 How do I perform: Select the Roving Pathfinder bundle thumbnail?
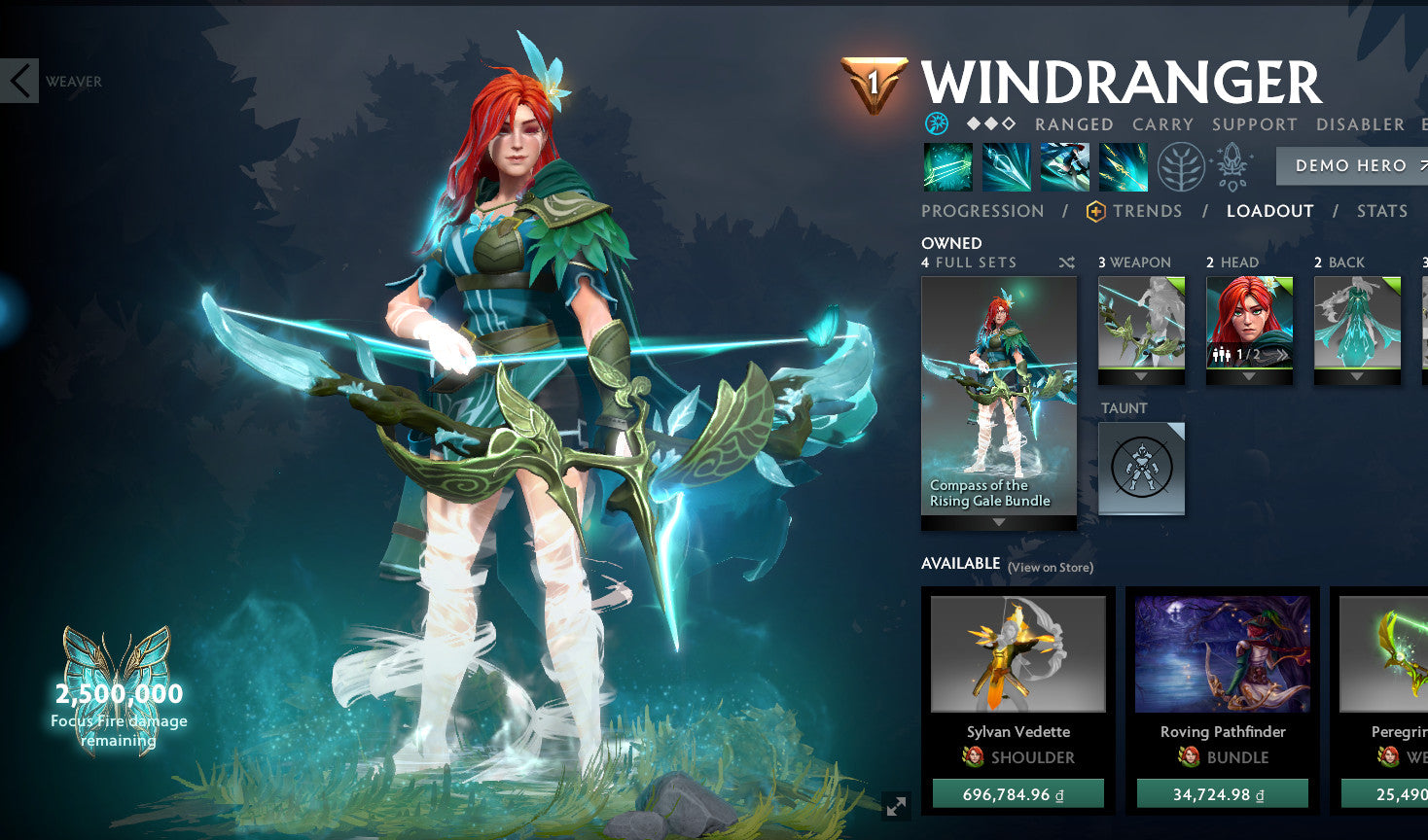pyautogui.click(x=1222, y=653)
